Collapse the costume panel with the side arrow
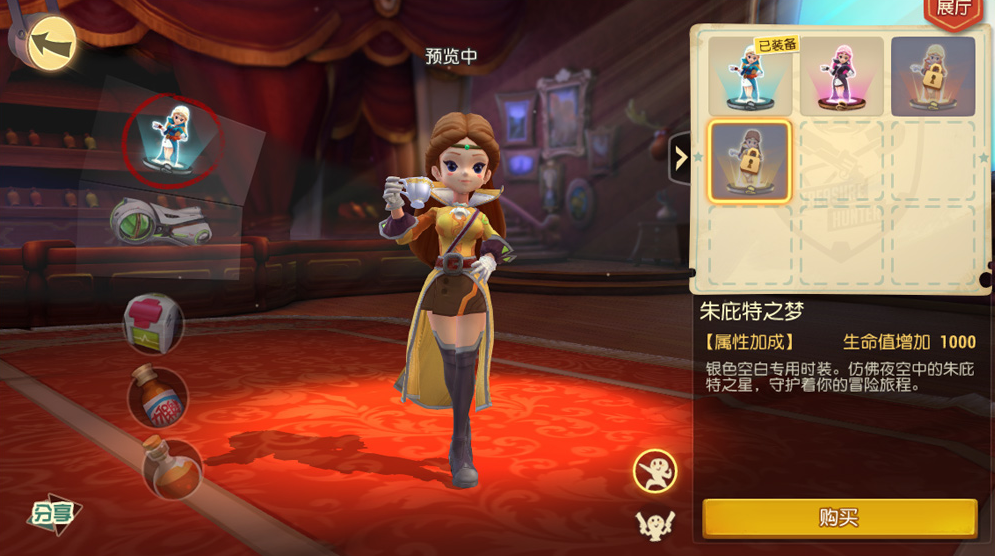Screen dimensions: 995x556 (x=680, y=158)
